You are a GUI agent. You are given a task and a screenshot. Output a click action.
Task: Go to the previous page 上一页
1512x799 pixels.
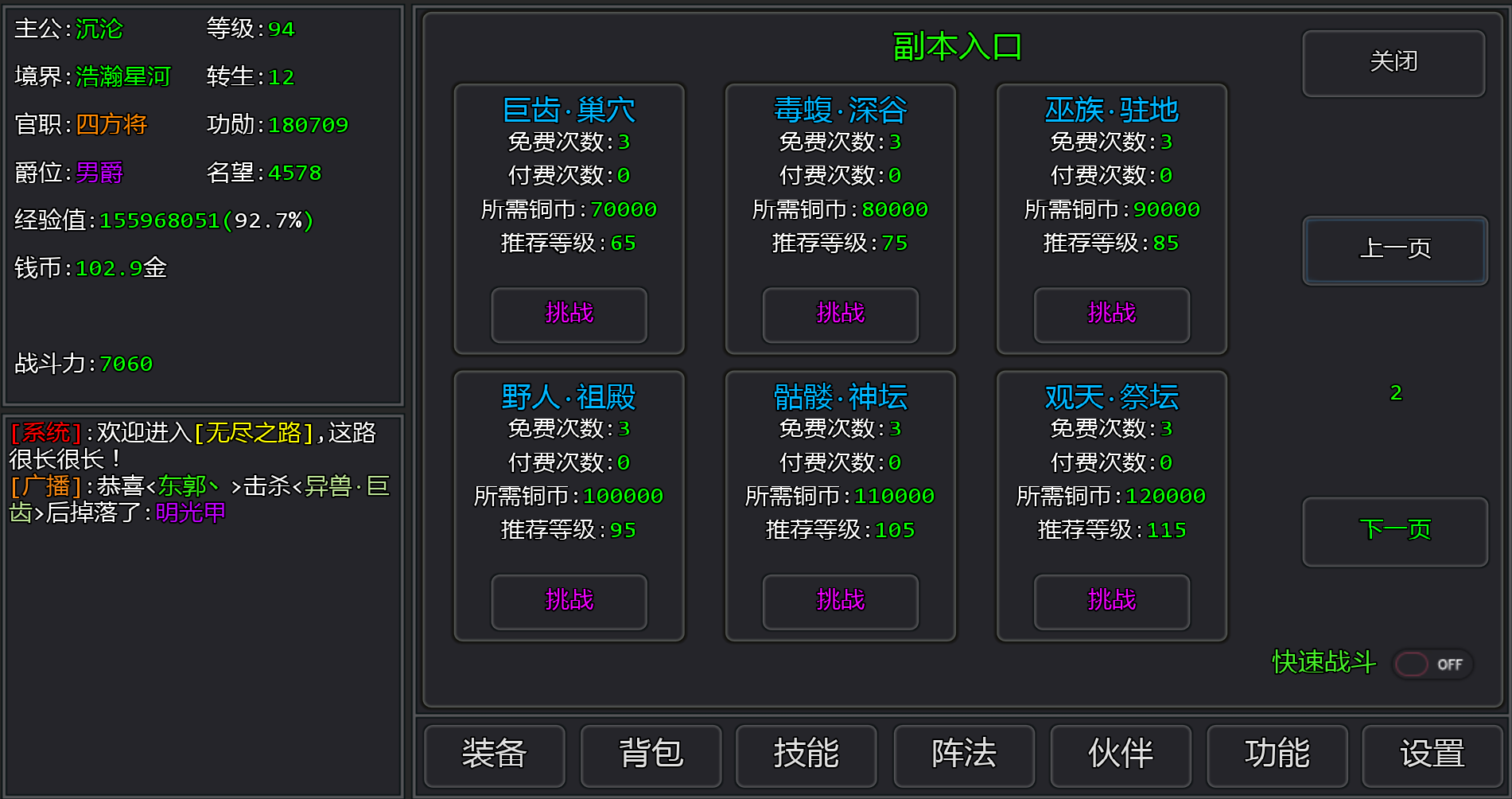tap(1394, 250)
